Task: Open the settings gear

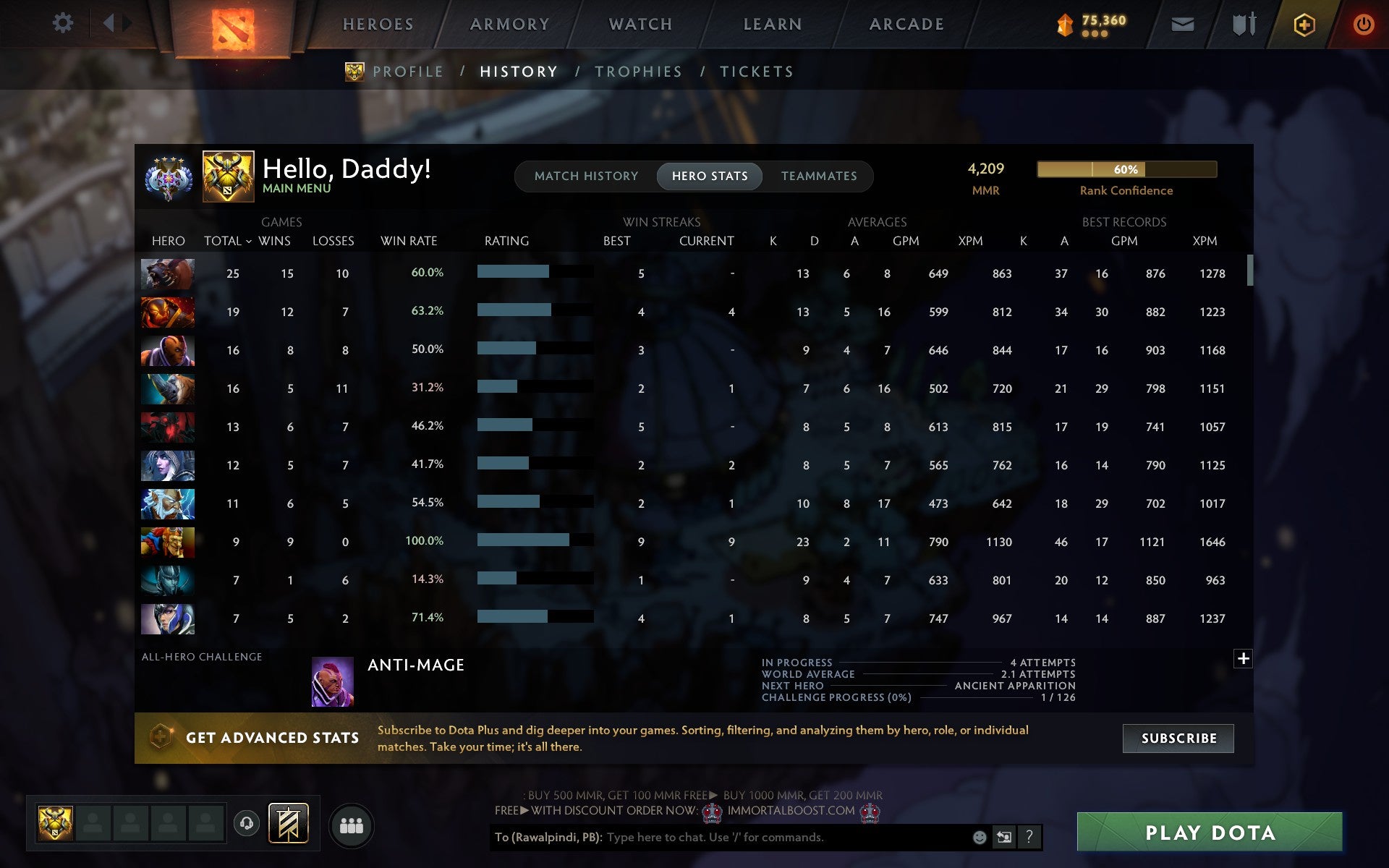Action: (64, 23)
